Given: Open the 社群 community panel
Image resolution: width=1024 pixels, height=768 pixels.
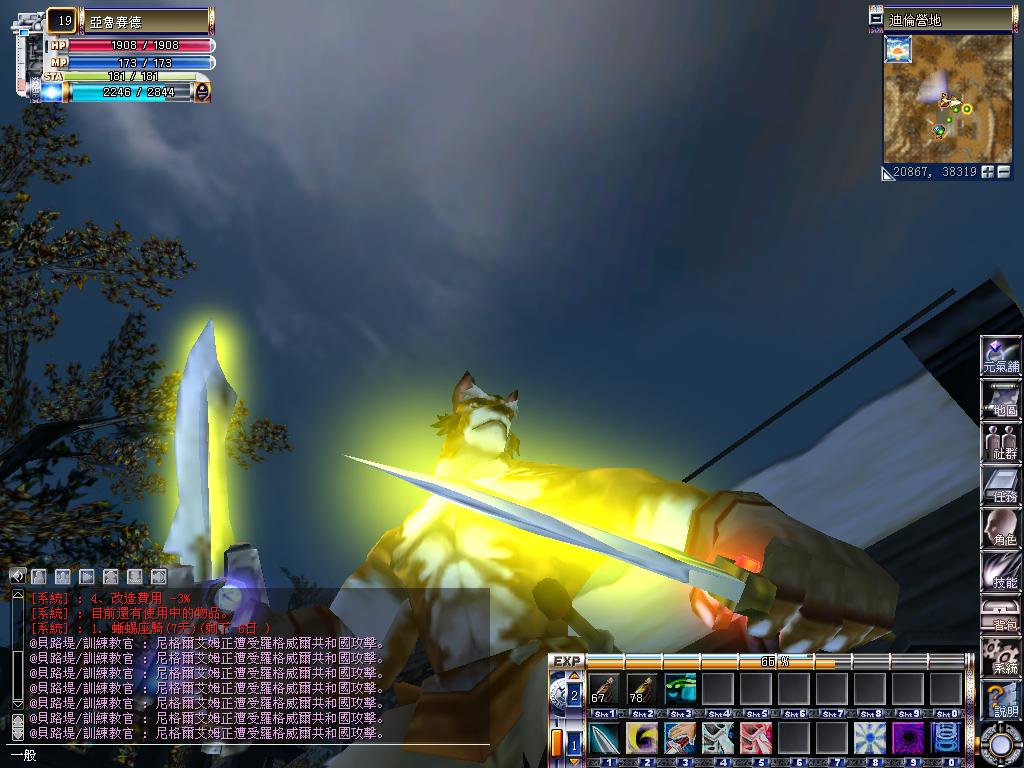Looking at the screenshot, I should pyautogui.click(x=1000, y=442).
